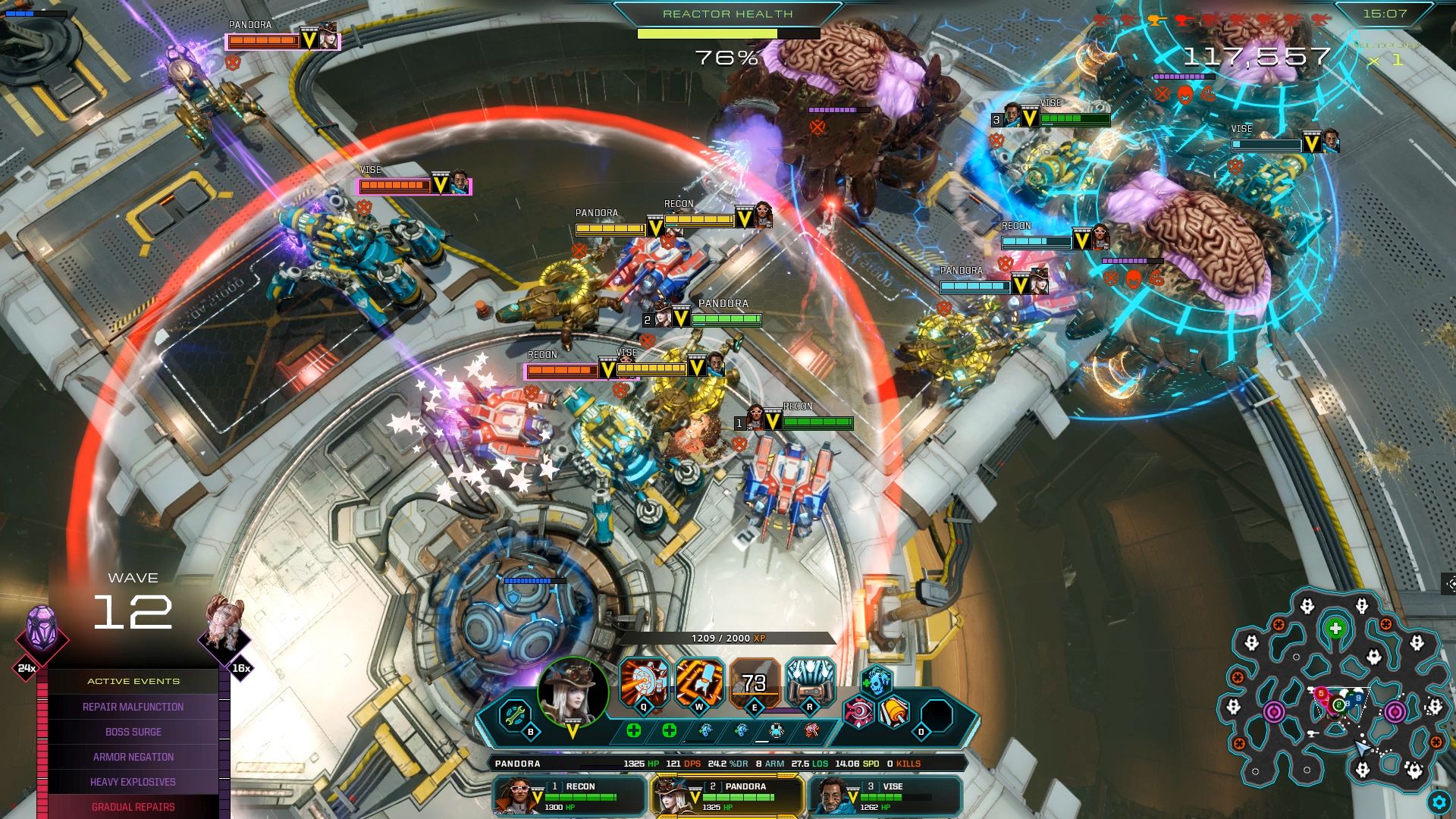The width and height of the screenshot is (1456, 819).
Task: Use the W rocket strike ability
Action: [x=699, y=682]
